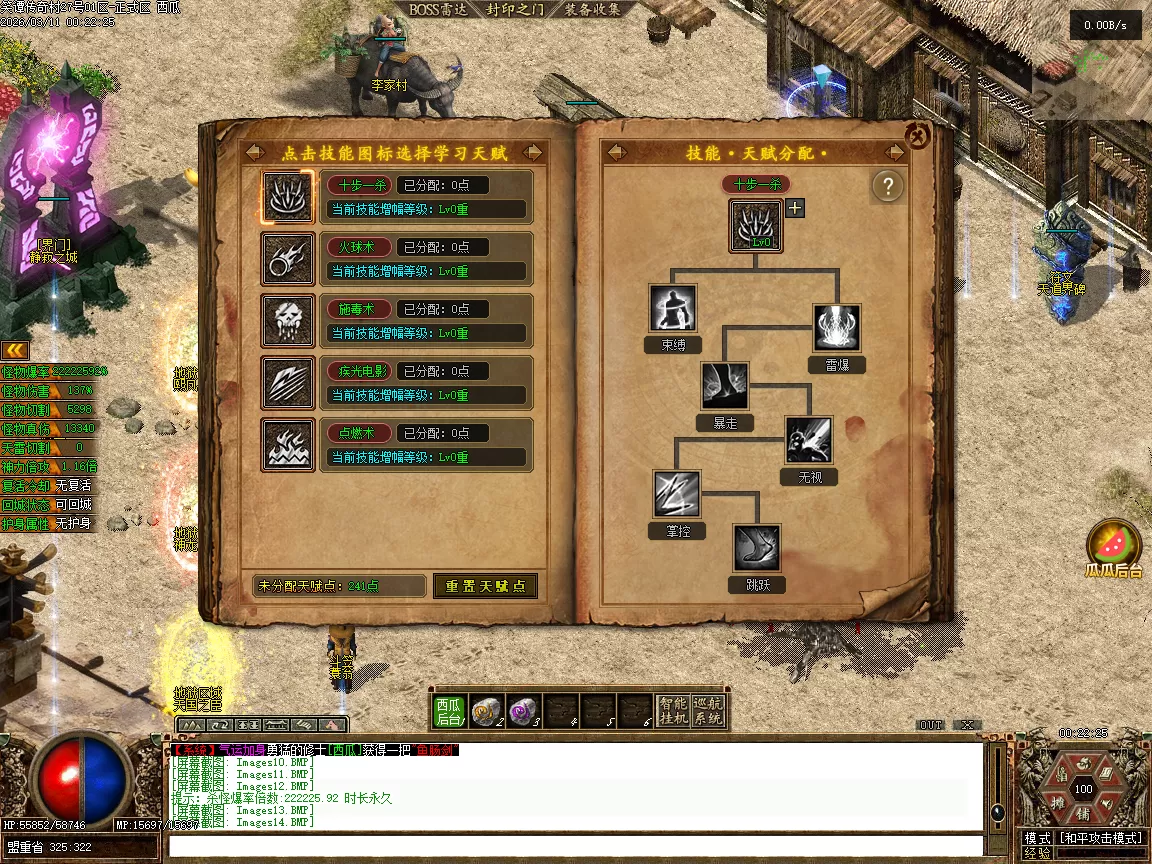Select the 雷爆 talent node
Screen dimensions: 1152x864
[x=837, y=328]
